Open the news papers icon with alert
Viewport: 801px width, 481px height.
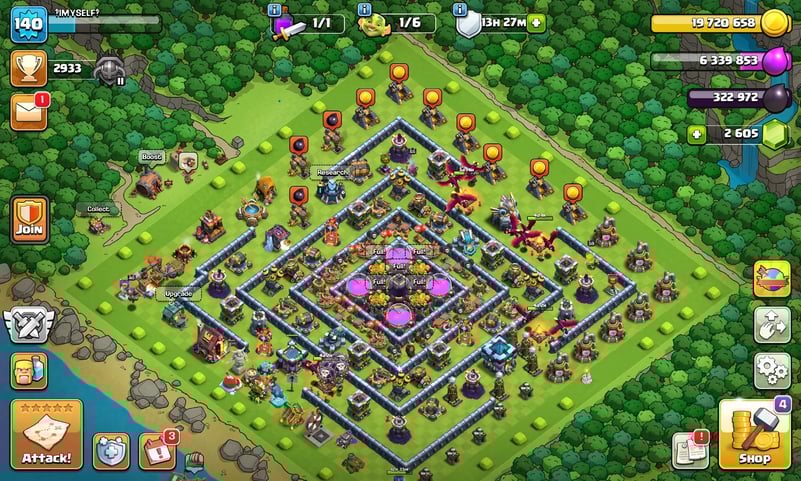point(691,451)
